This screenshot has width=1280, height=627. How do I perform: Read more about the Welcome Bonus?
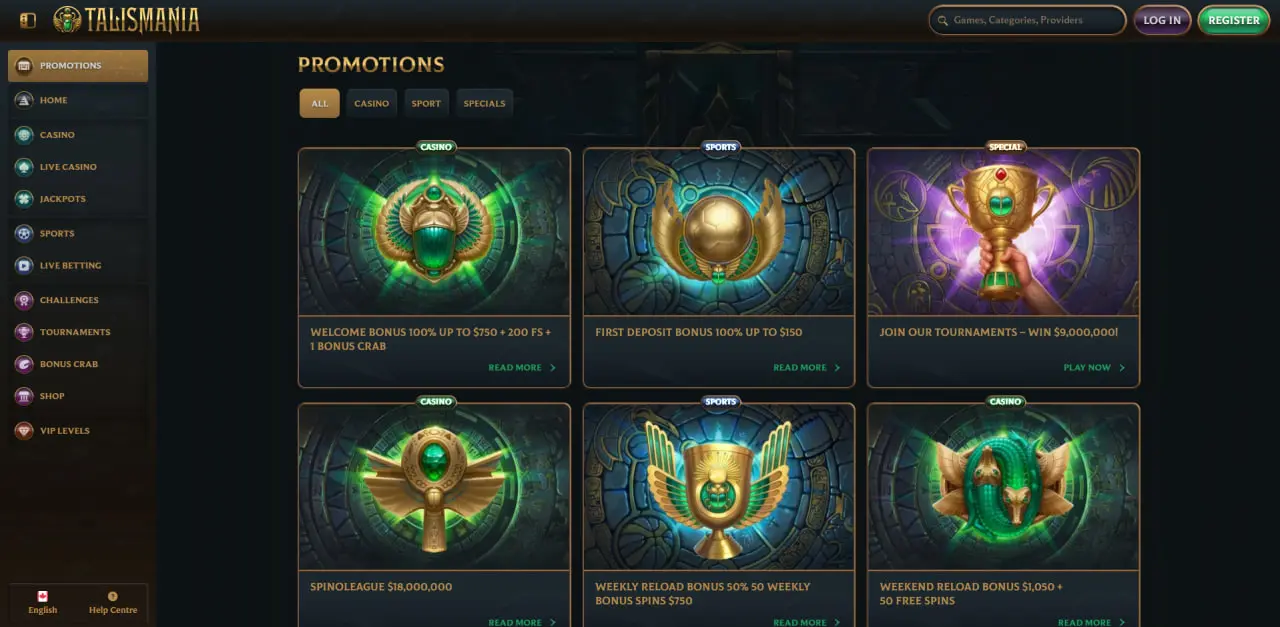(521, 368)
